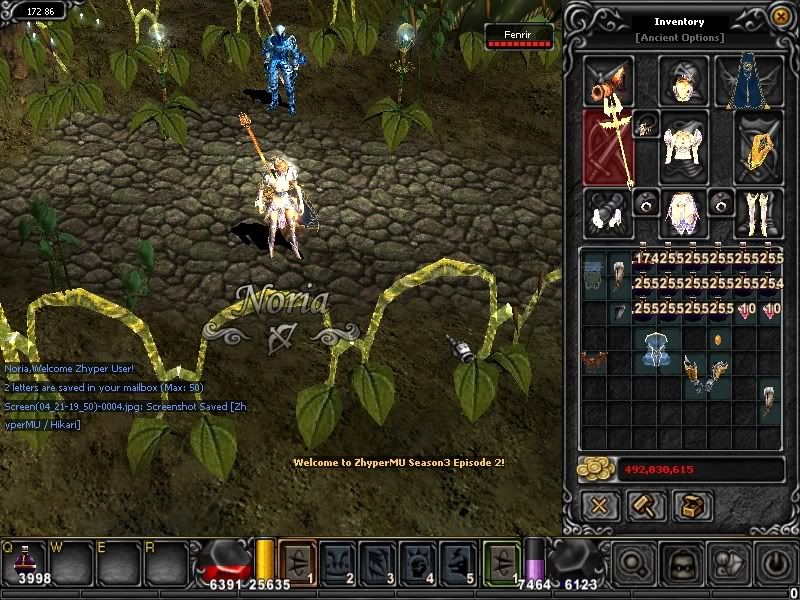Viewport: 800px width, 600px height.
Task: Select the equipped gloves slot
Action: click(x=607, y=212)
